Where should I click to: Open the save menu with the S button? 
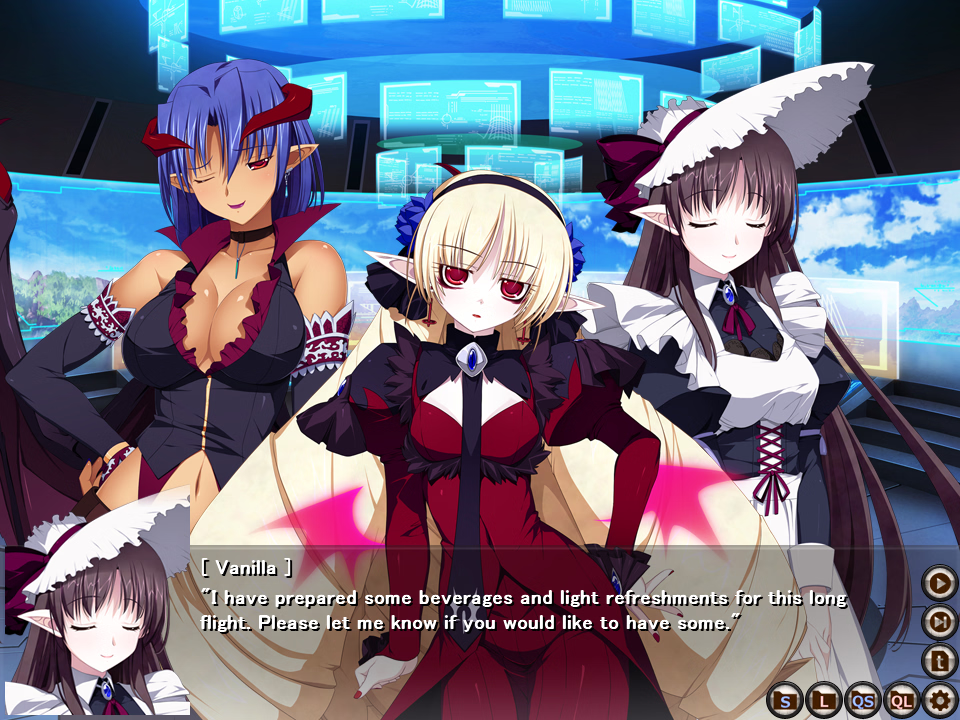pyautogui.click(x=785, y=700)
